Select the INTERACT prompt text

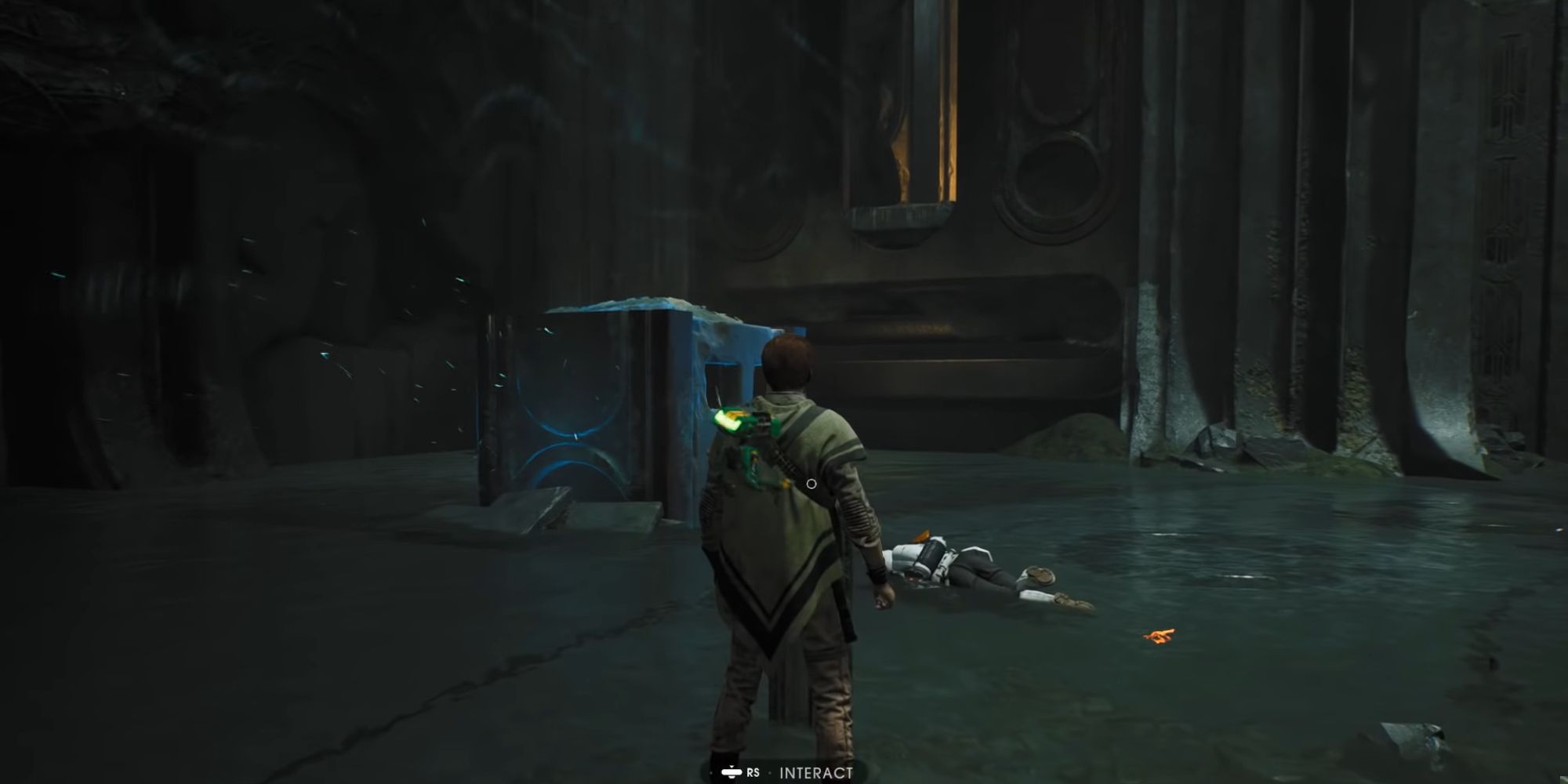pos(815,773)
